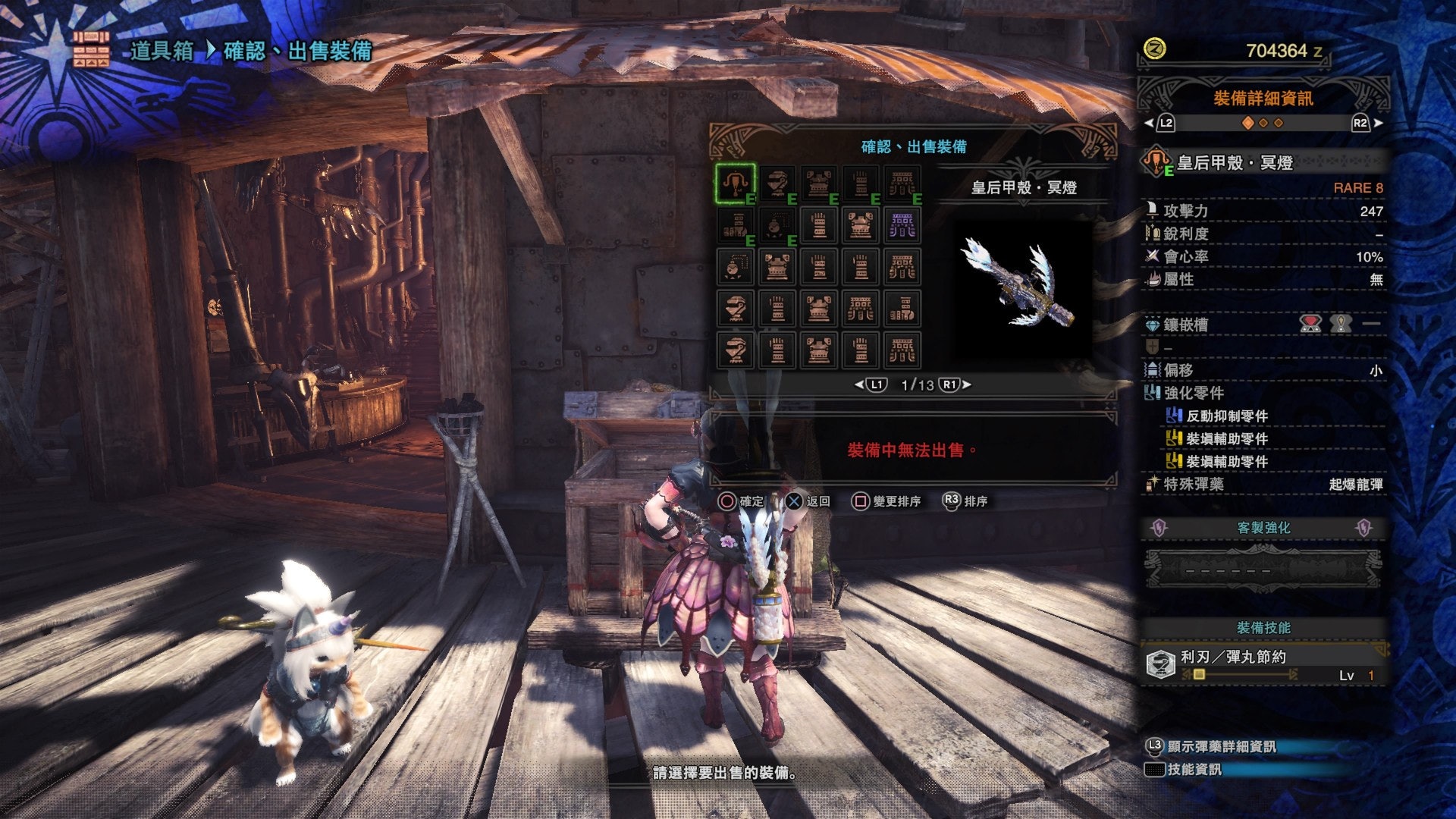Select the unequipped leg armor slot
The image size is (1456, 819).
pos(902,309)
